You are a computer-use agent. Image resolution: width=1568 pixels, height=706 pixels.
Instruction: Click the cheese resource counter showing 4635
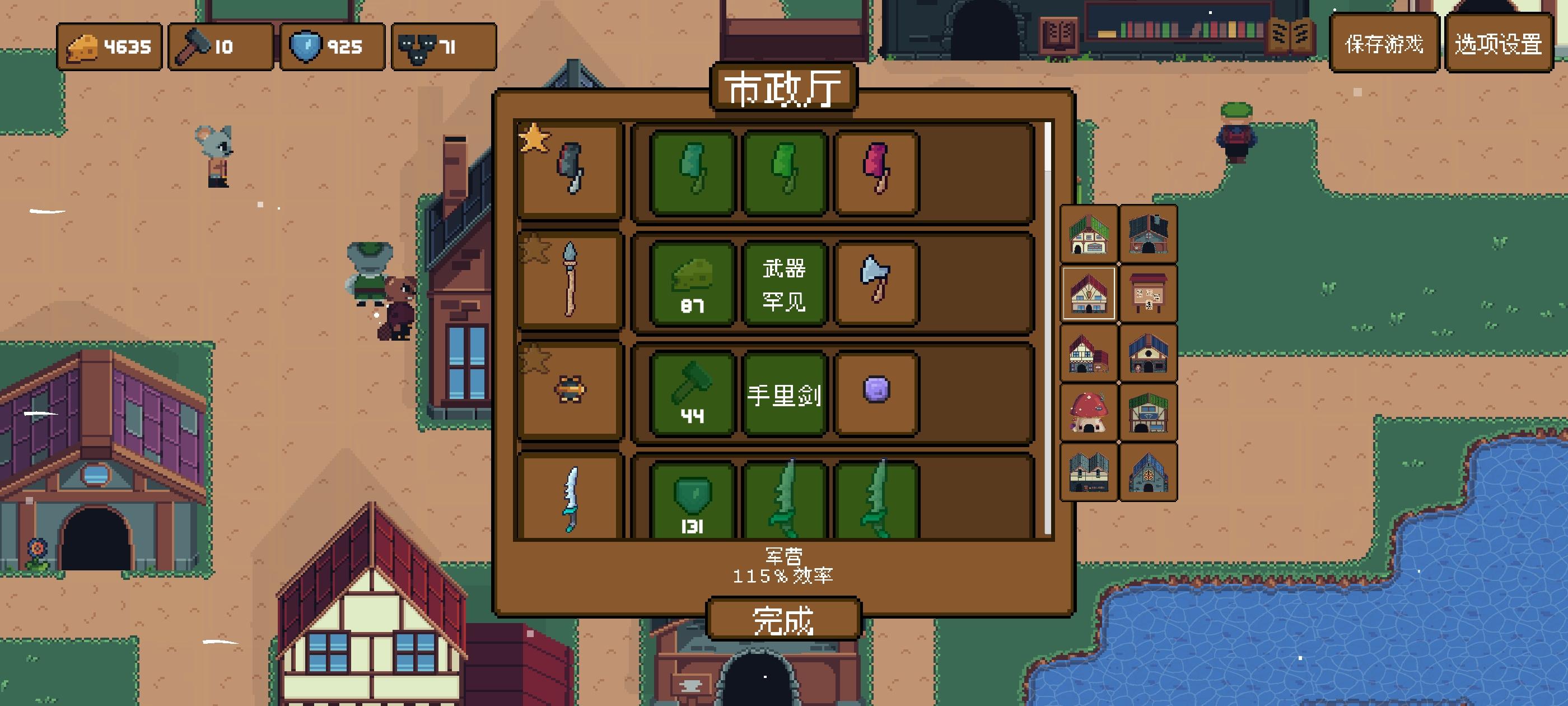coord(110,46)
